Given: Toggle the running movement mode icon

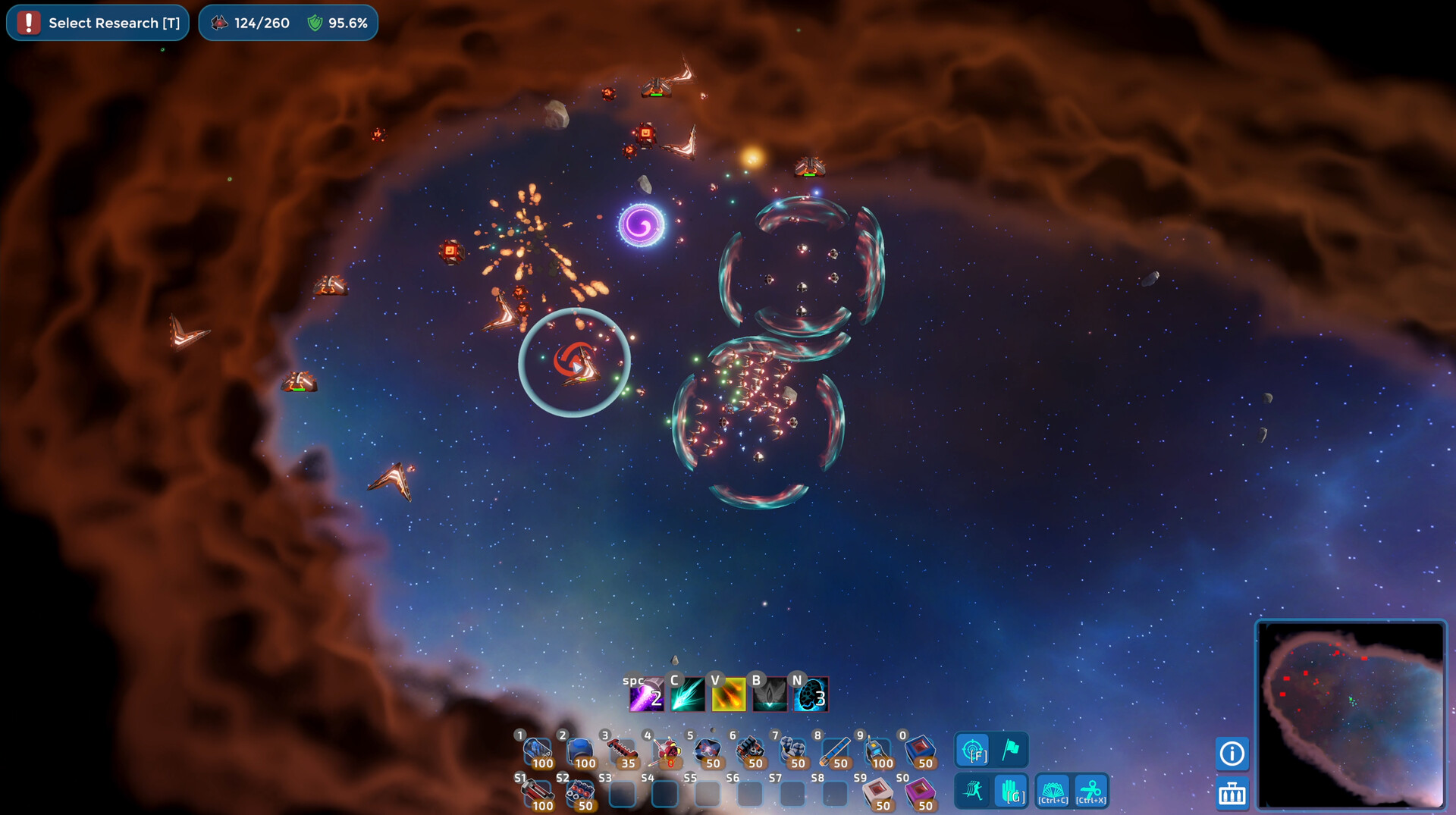Looking at the screenshot, I should point(973,791).
